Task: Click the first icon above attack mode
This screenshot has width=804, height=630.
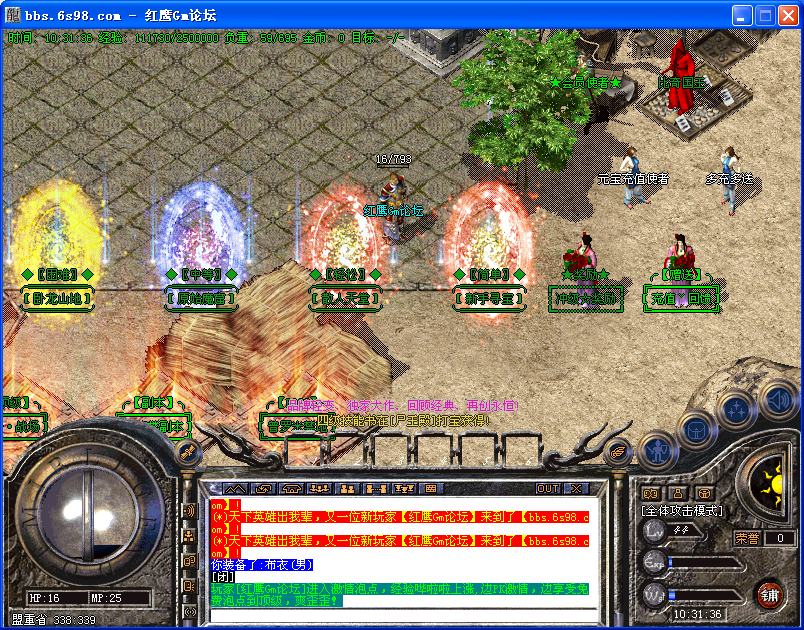Action: [651, 493]
